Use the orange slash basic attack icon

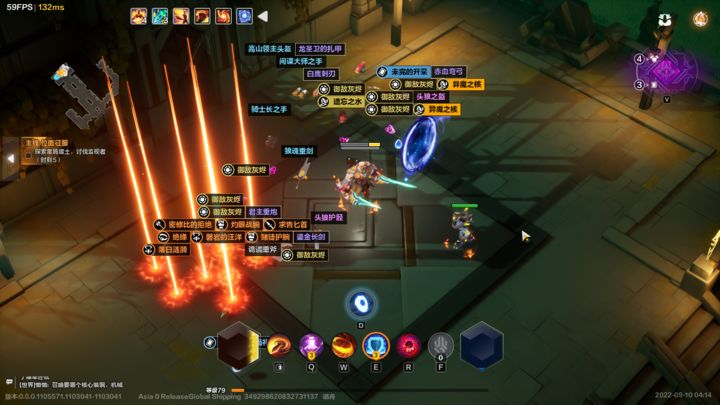(279, 346)
